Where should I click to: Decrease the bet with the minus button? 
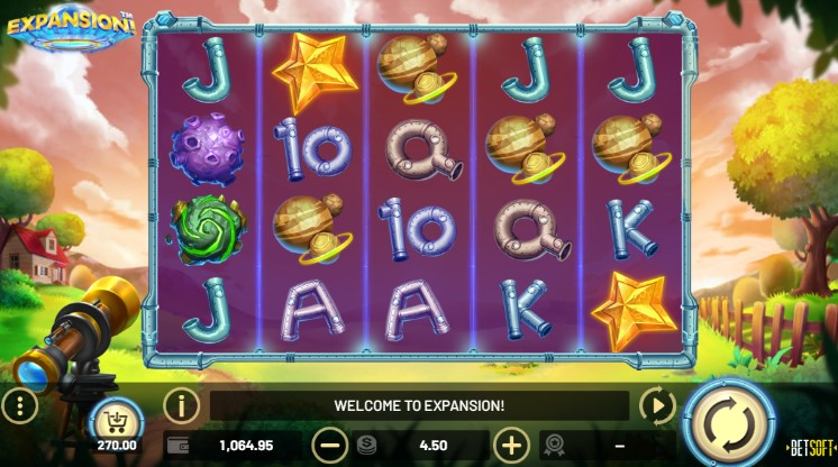tap(330, 444)
